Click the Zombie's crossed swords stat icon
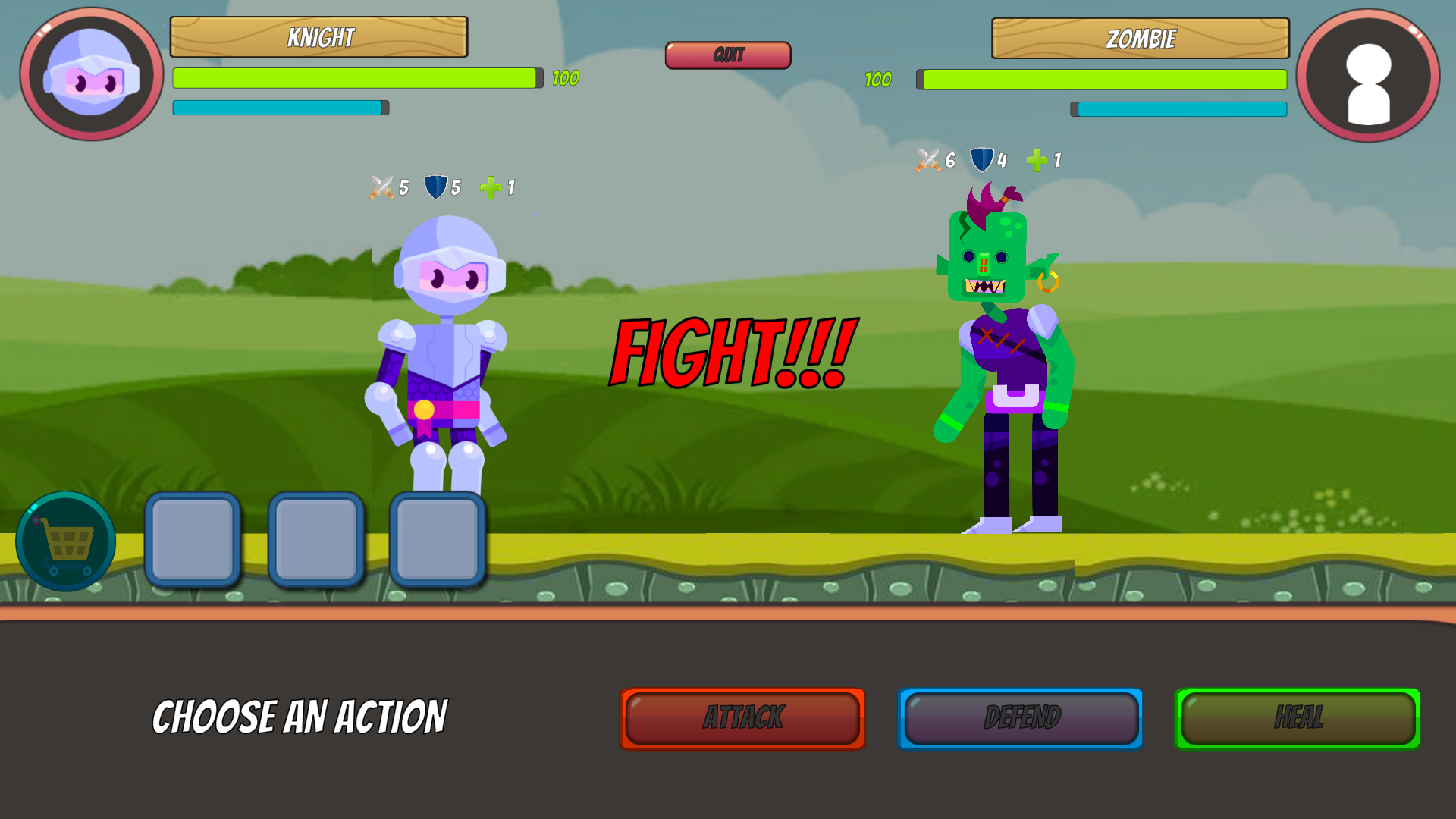This screenshot has width=1456, height=819. pos(928,160)
